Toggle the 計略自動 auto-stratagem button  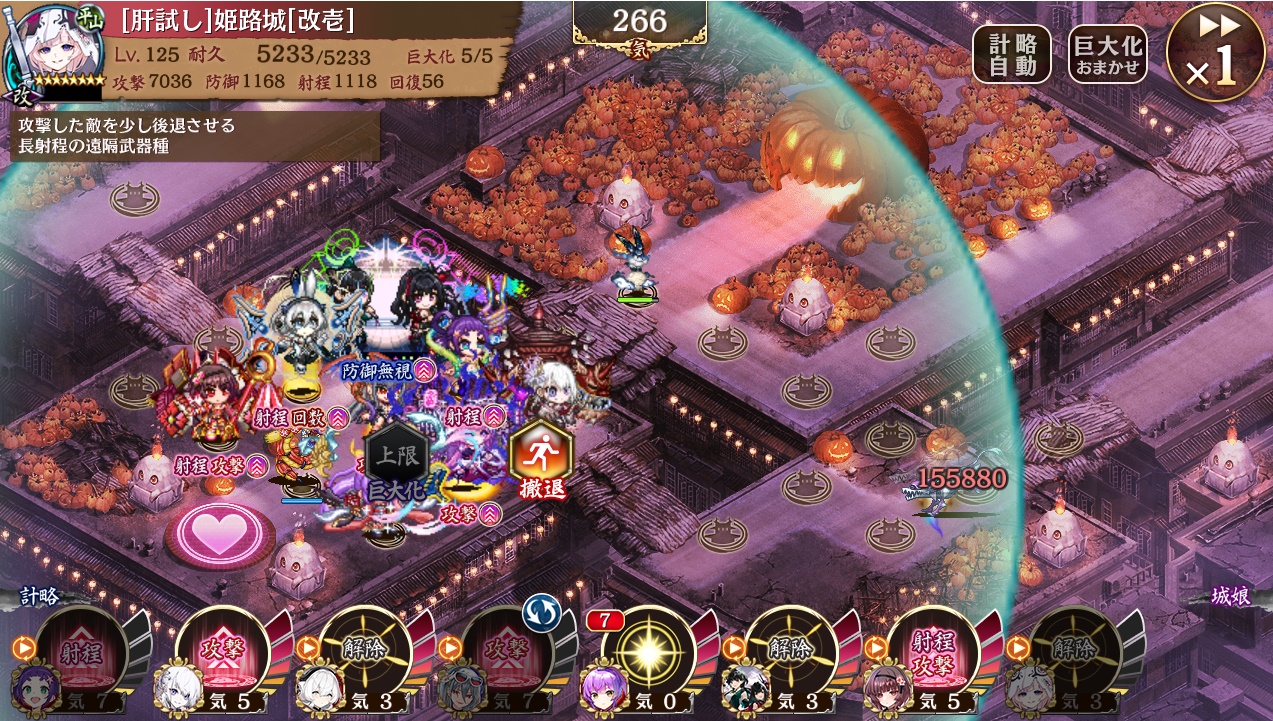coord(1011,54)
